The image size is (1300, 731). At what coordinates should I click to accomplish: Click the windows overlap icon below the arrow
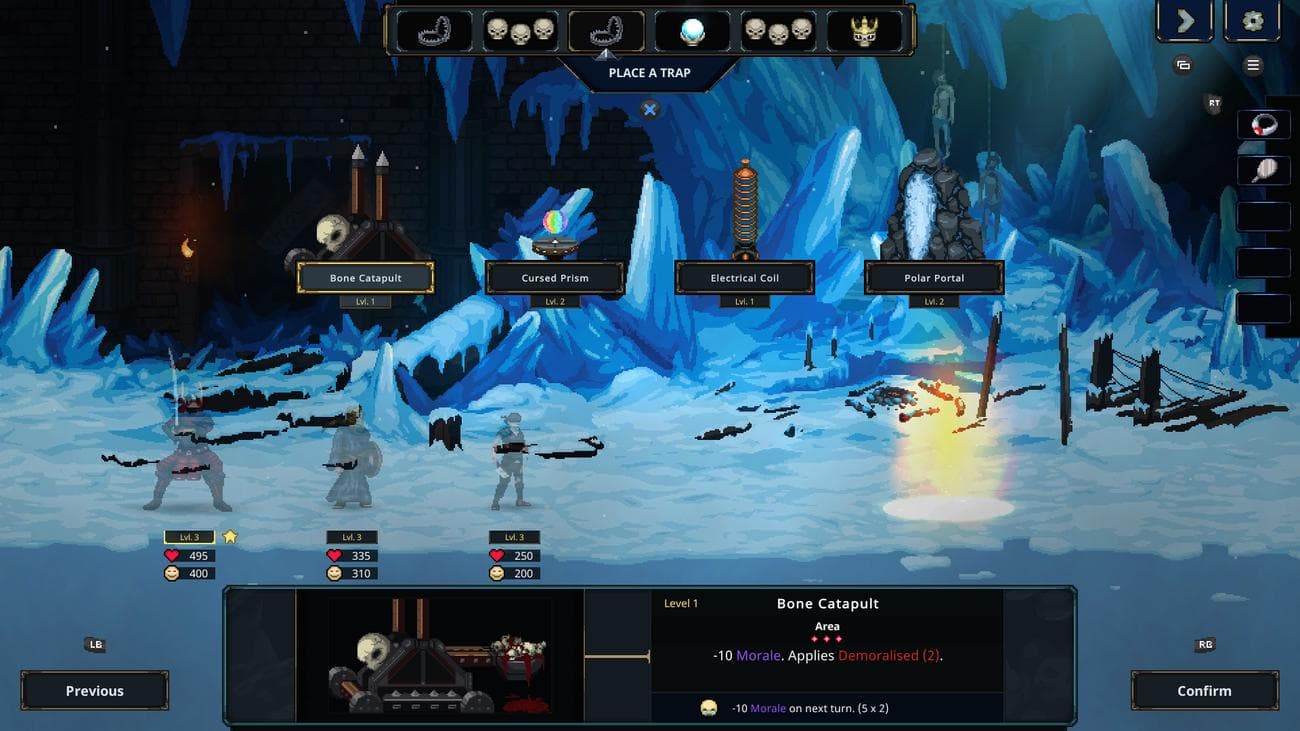pos(1183,64)
